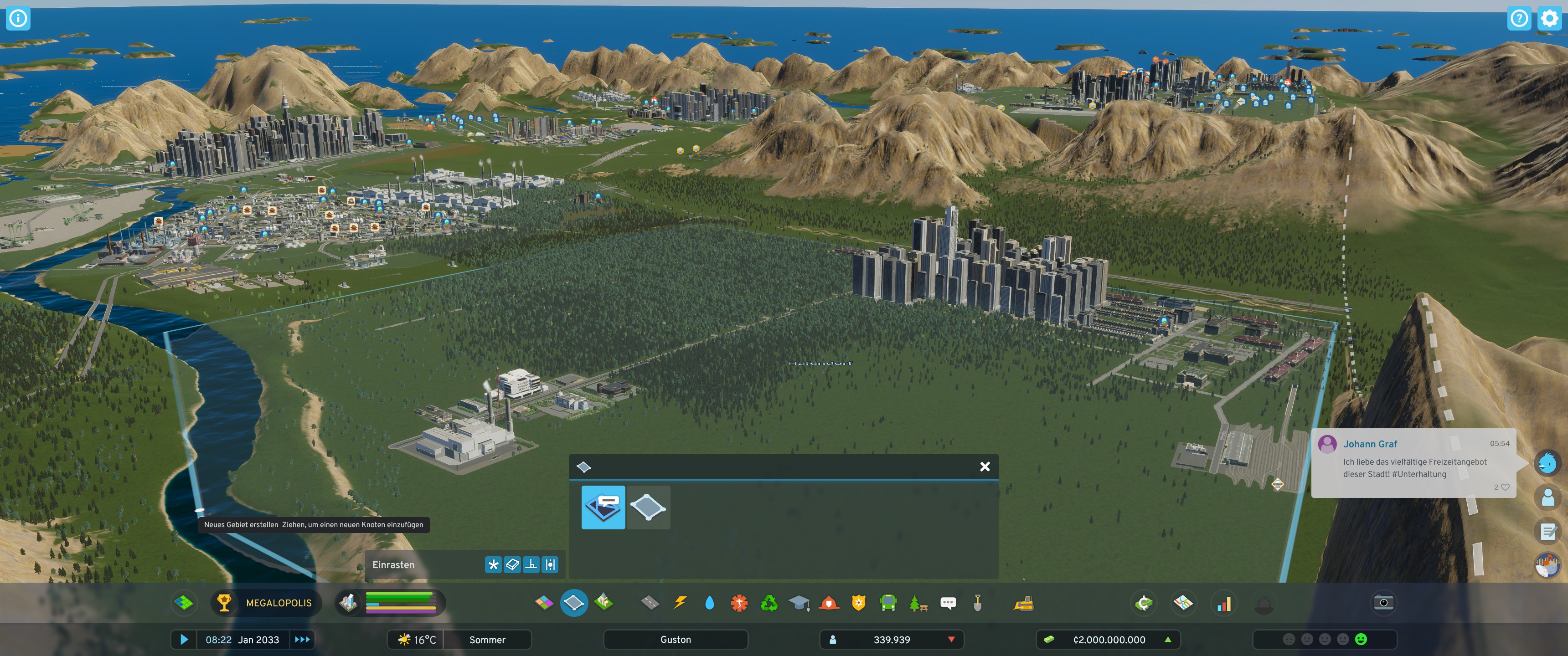Open the parks and recreation menu
This screenshot has height=656, width=1568.
click(x=919, y=603)
